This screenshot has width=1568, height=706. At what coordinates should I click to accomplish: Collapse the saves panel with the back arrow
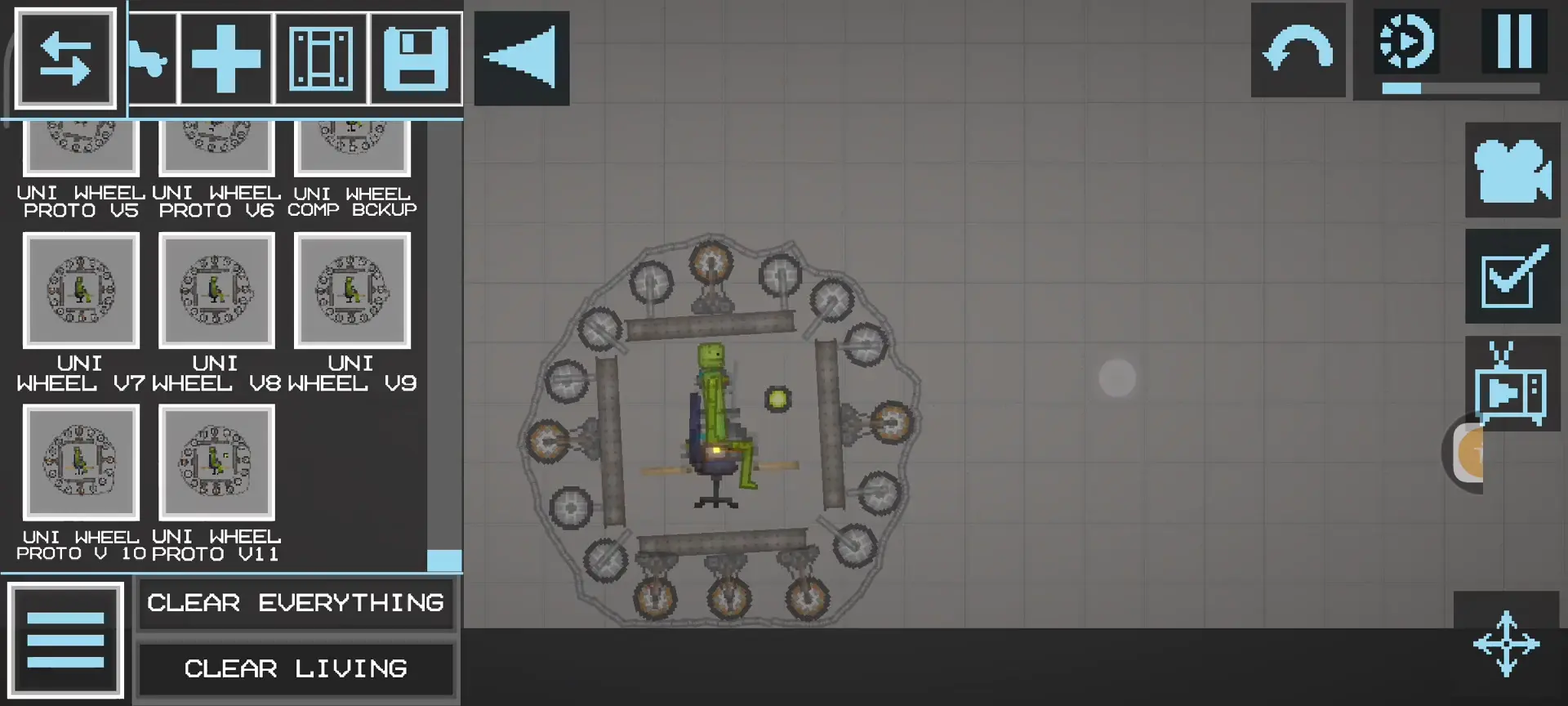click(521, 58)
